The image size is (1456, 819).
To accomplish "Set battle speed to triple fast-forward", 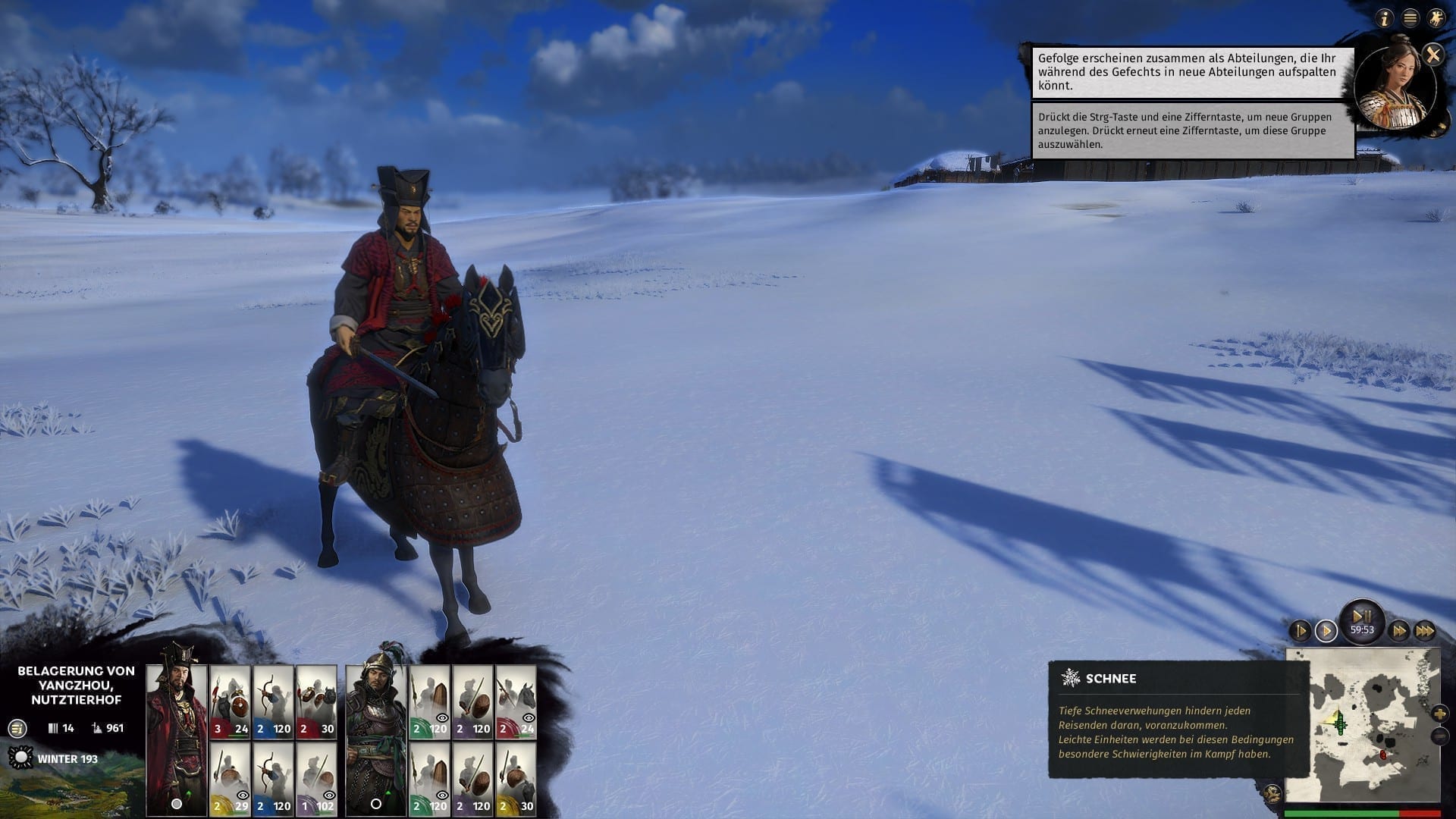I will [1425, 631].
